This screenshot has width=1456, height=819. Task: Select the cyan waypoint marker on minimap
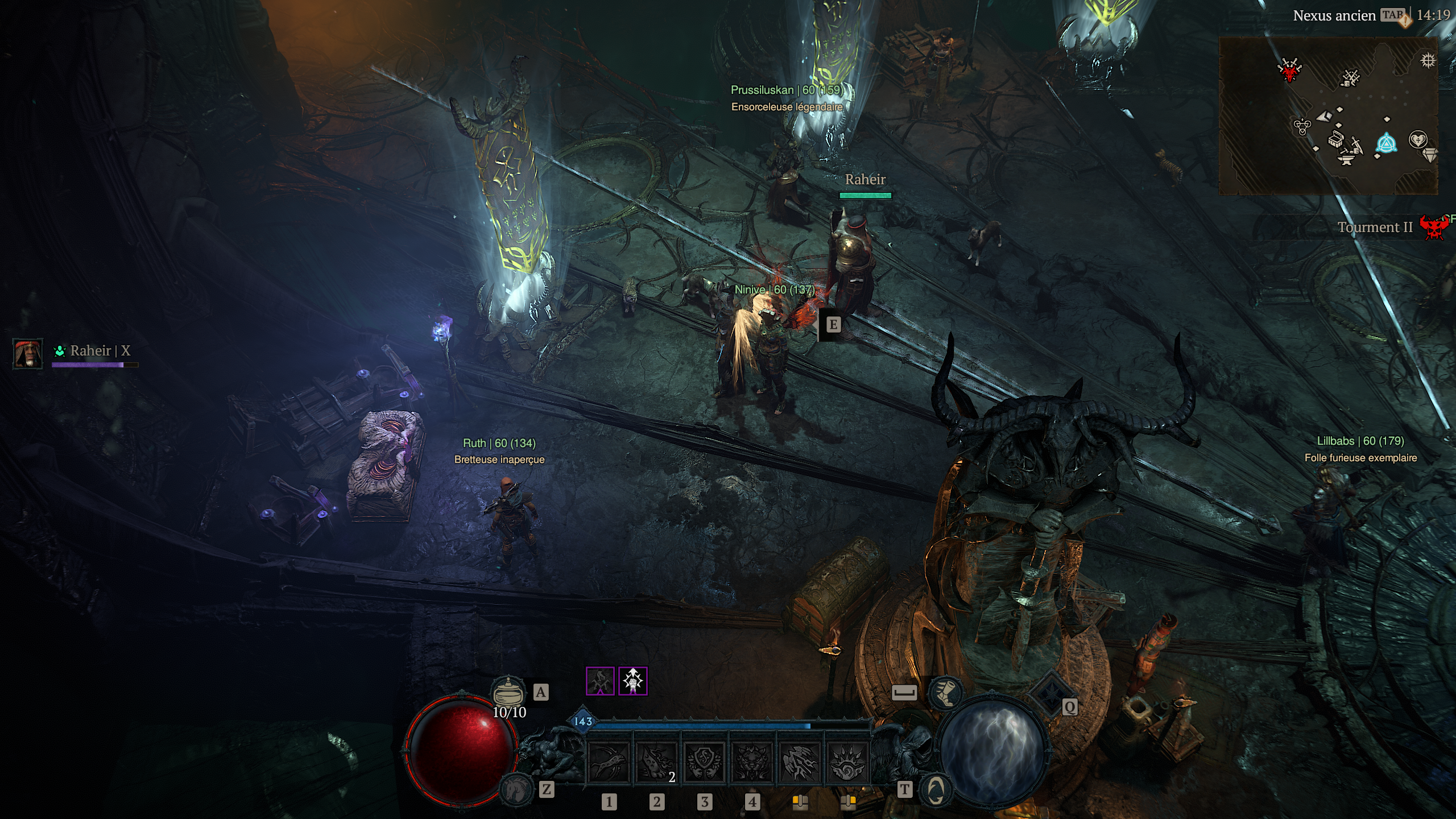click(1386, 143)
